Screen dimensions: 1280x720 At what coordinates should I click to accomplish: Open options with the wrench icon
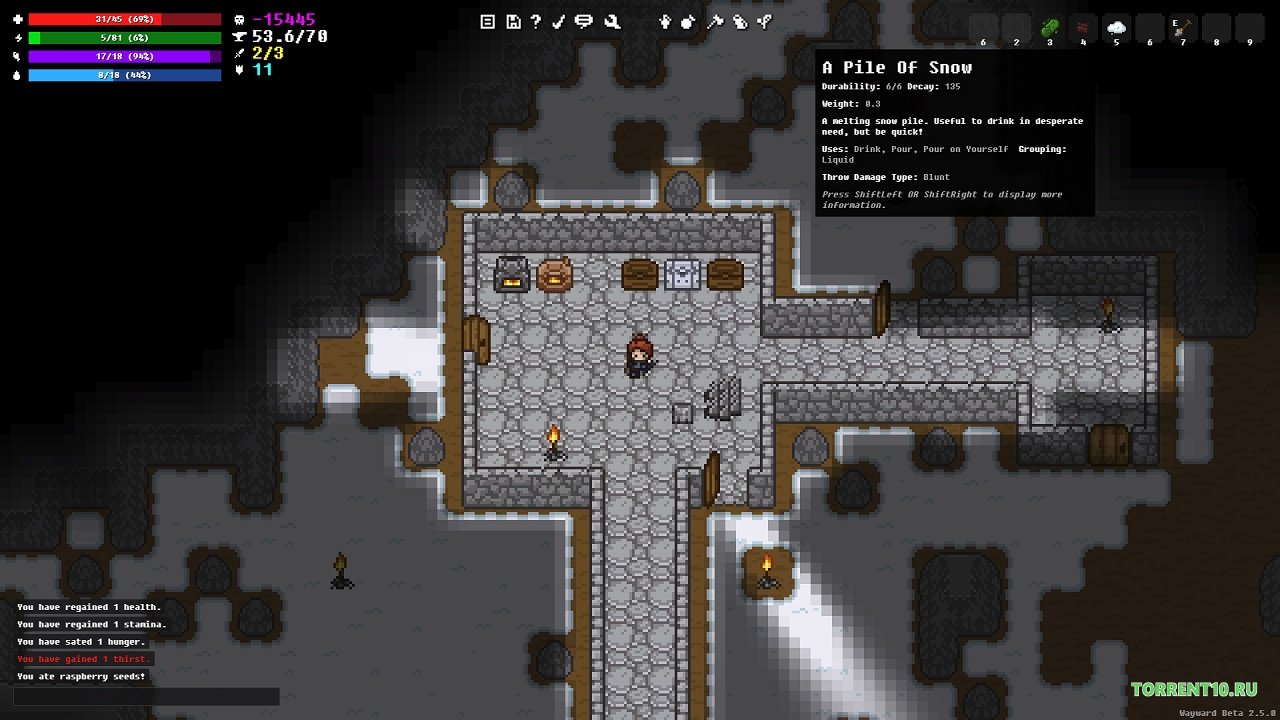coord(612,21)
